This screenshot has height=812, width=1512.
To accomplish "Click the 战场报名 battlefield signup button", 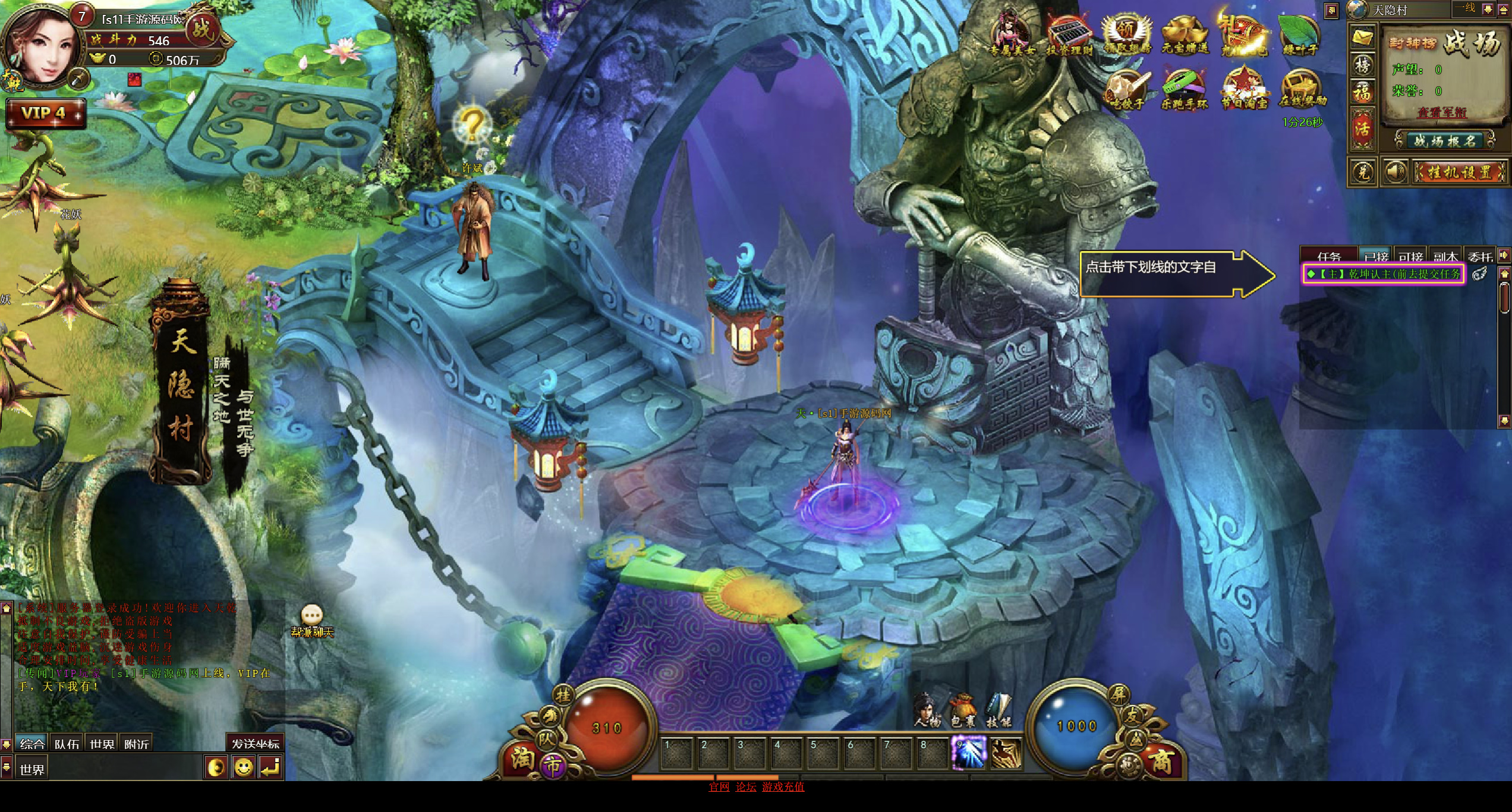I will click(x=1444, y=141).
